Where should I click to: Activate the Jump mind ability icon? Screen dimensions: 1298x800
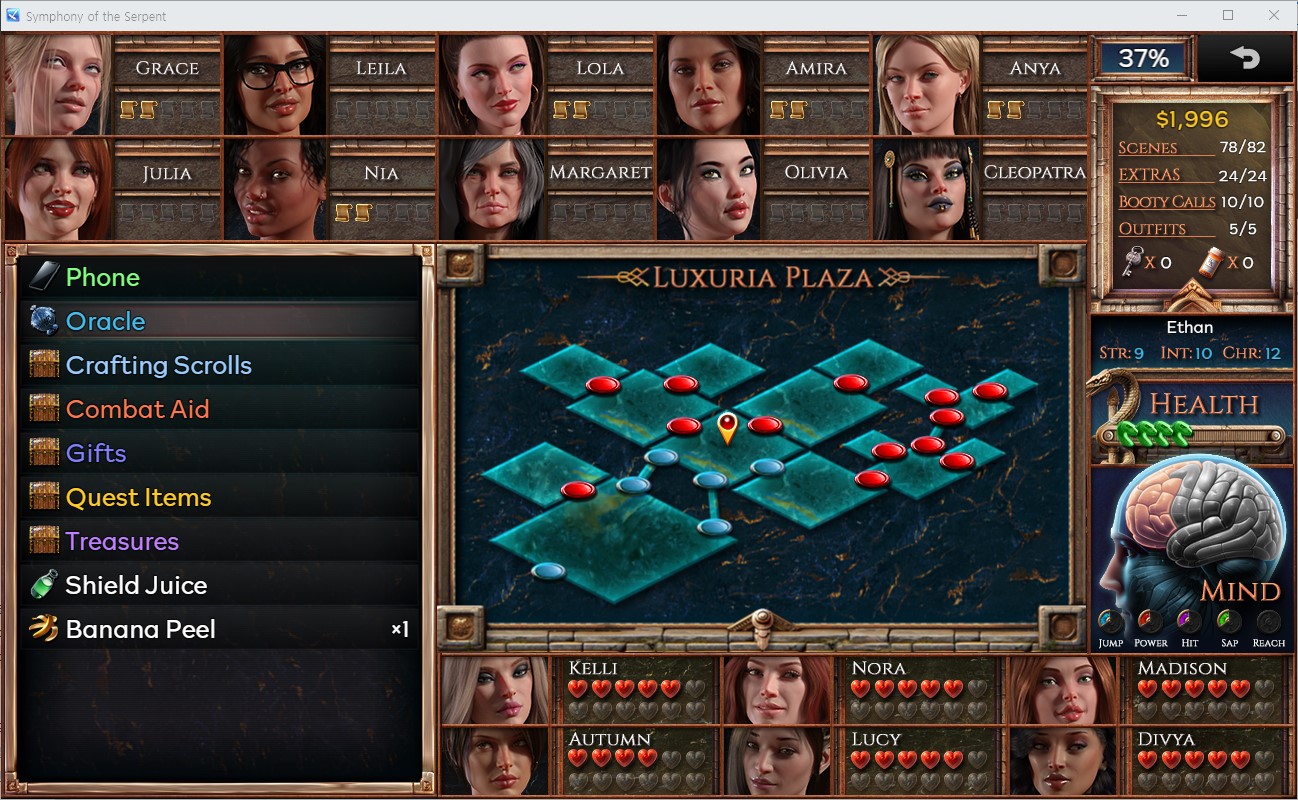pyautogui.click(x=1110, y=623)
